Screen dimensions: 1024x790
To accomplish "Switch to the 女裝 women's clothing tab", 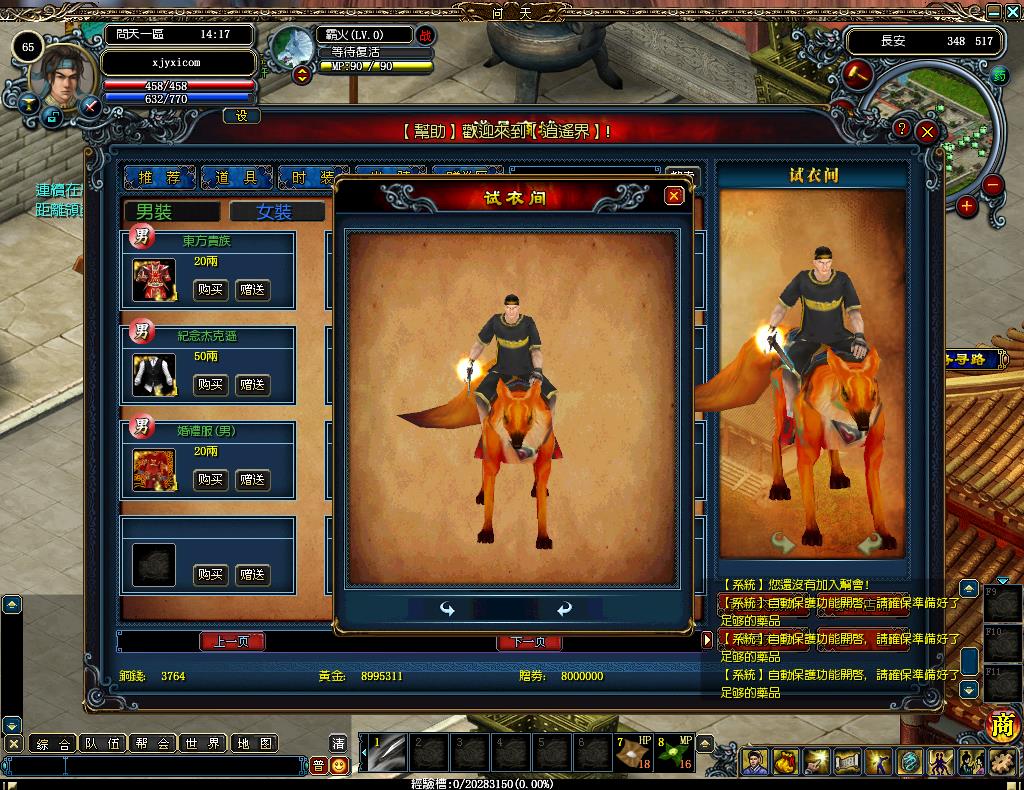I will 276,212.
